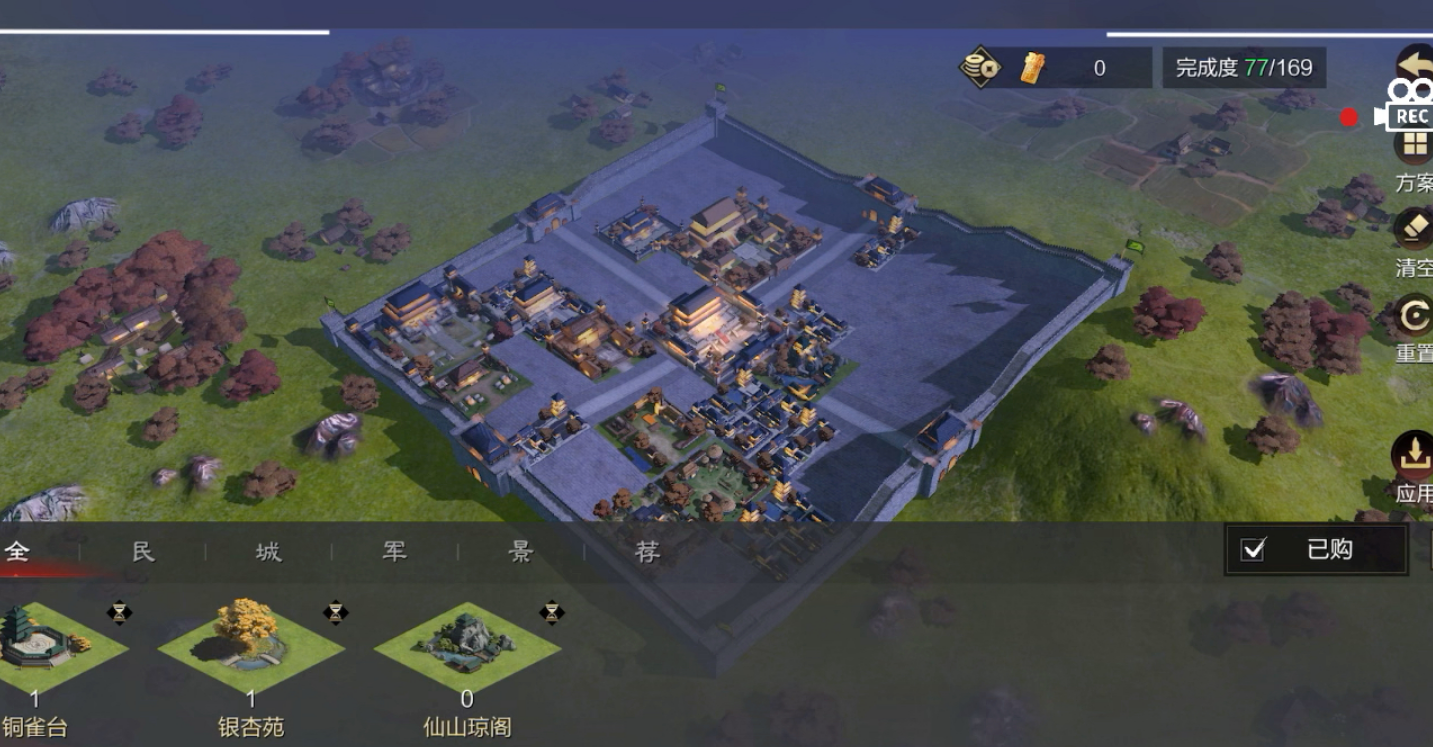This screenshot has height=747, width=1433.
Task: Select the 城 category tab
Action: (x=269, y=551)
